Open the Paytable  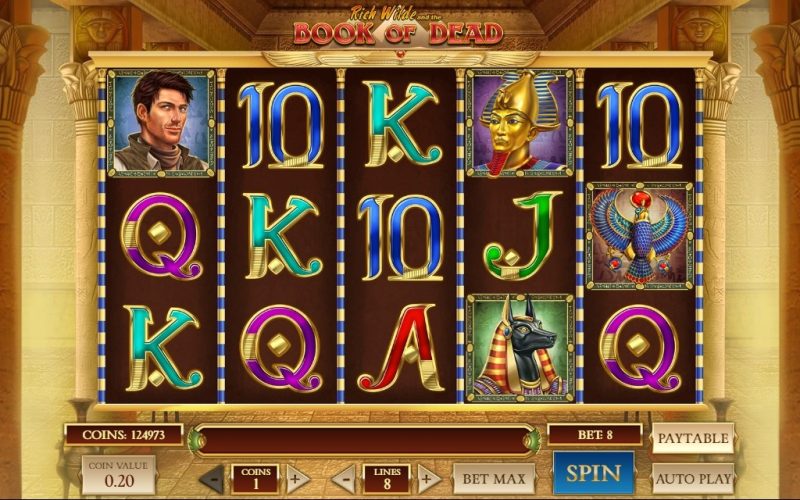[693, 438]
